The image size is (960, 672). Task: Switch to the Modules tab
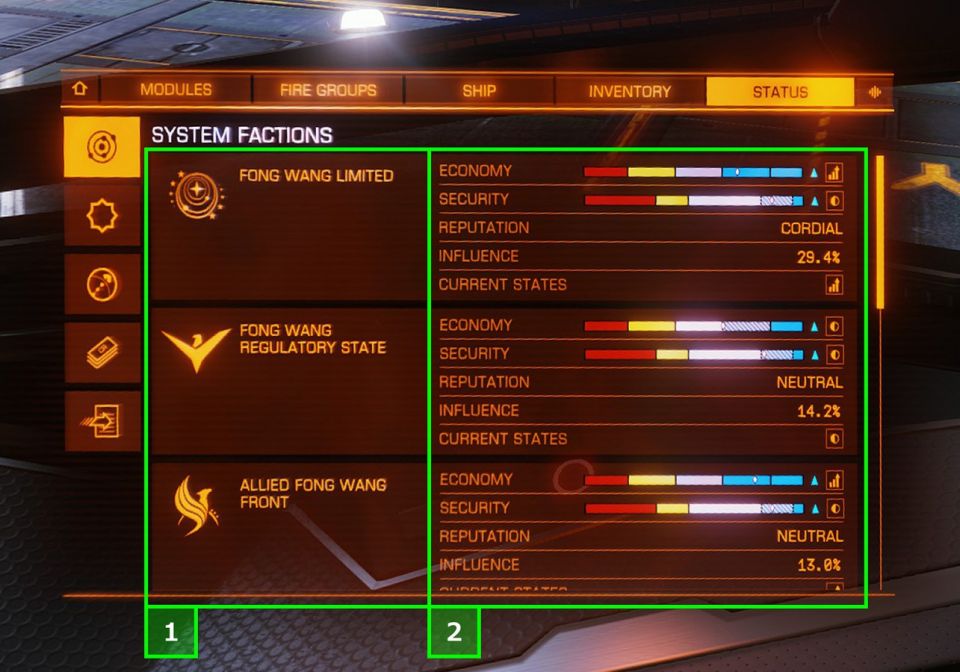pos(176,90)
